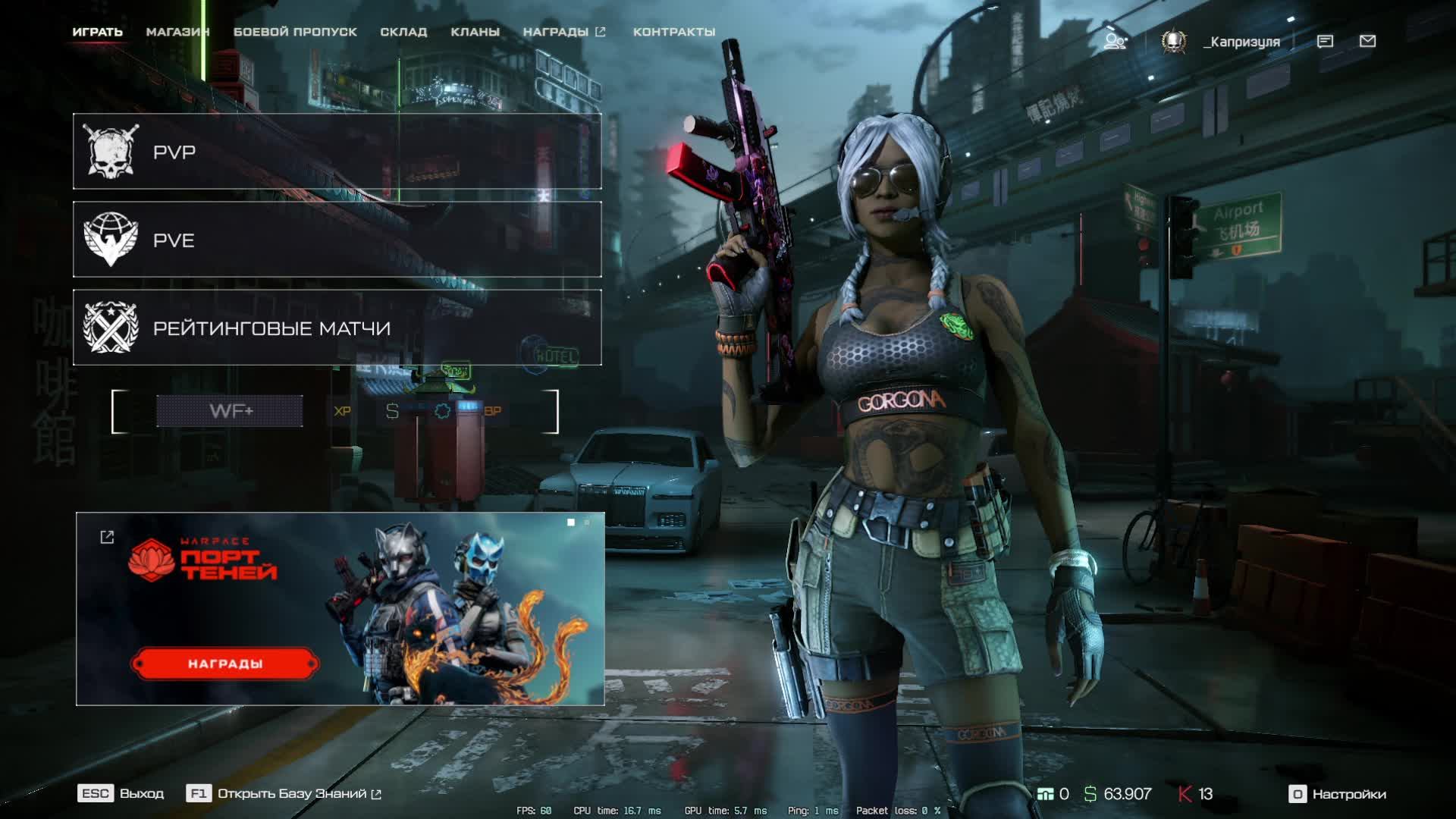The width and height of the screenshot is (1456, 819).
Task: Open РЕЙТИНГОВЫЕ МАТЧИ mode
Action: coord(337,328)
